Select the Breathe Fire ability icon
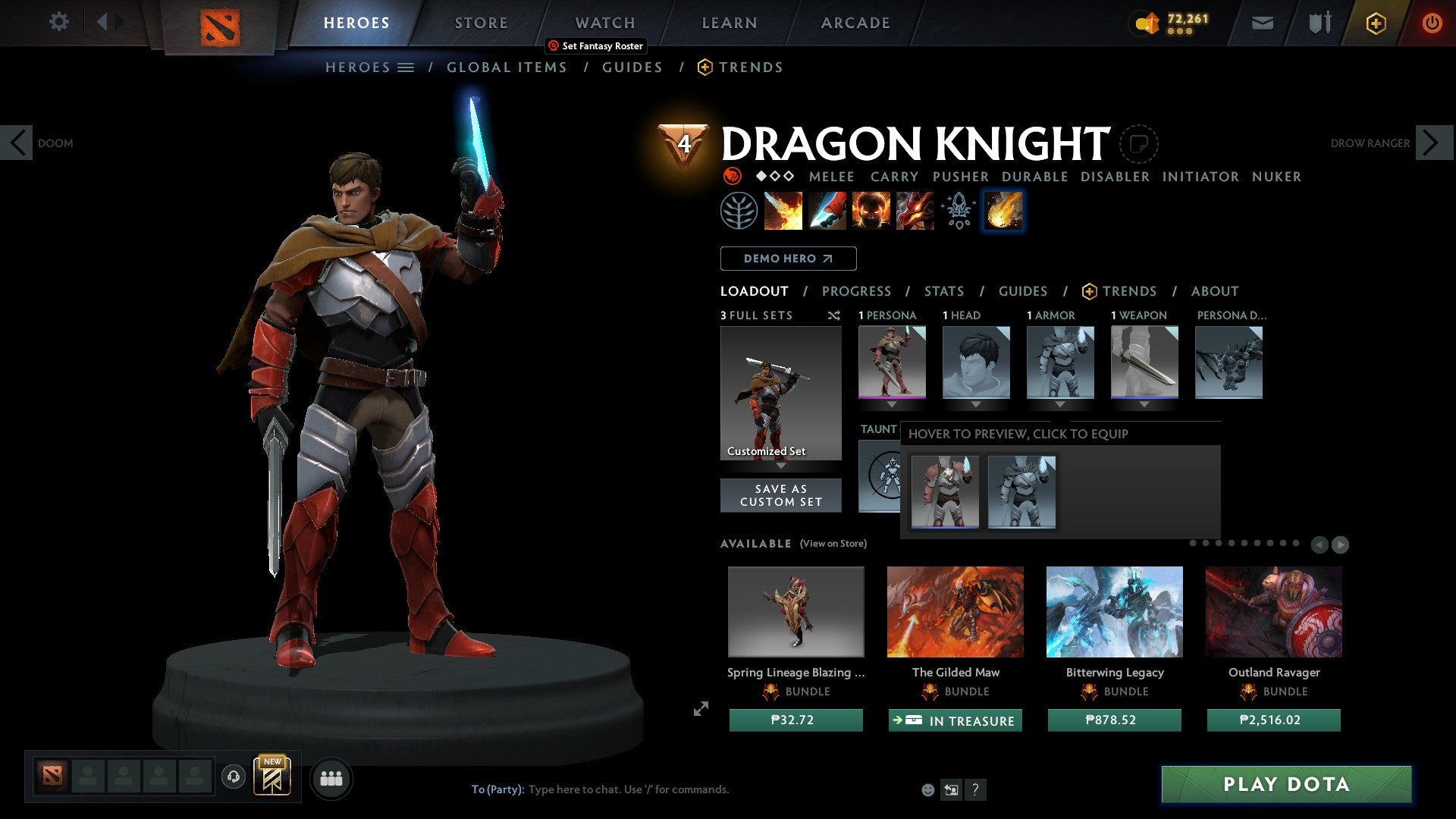This screenshot has height=819, width=1456. (x=783, y=211)
